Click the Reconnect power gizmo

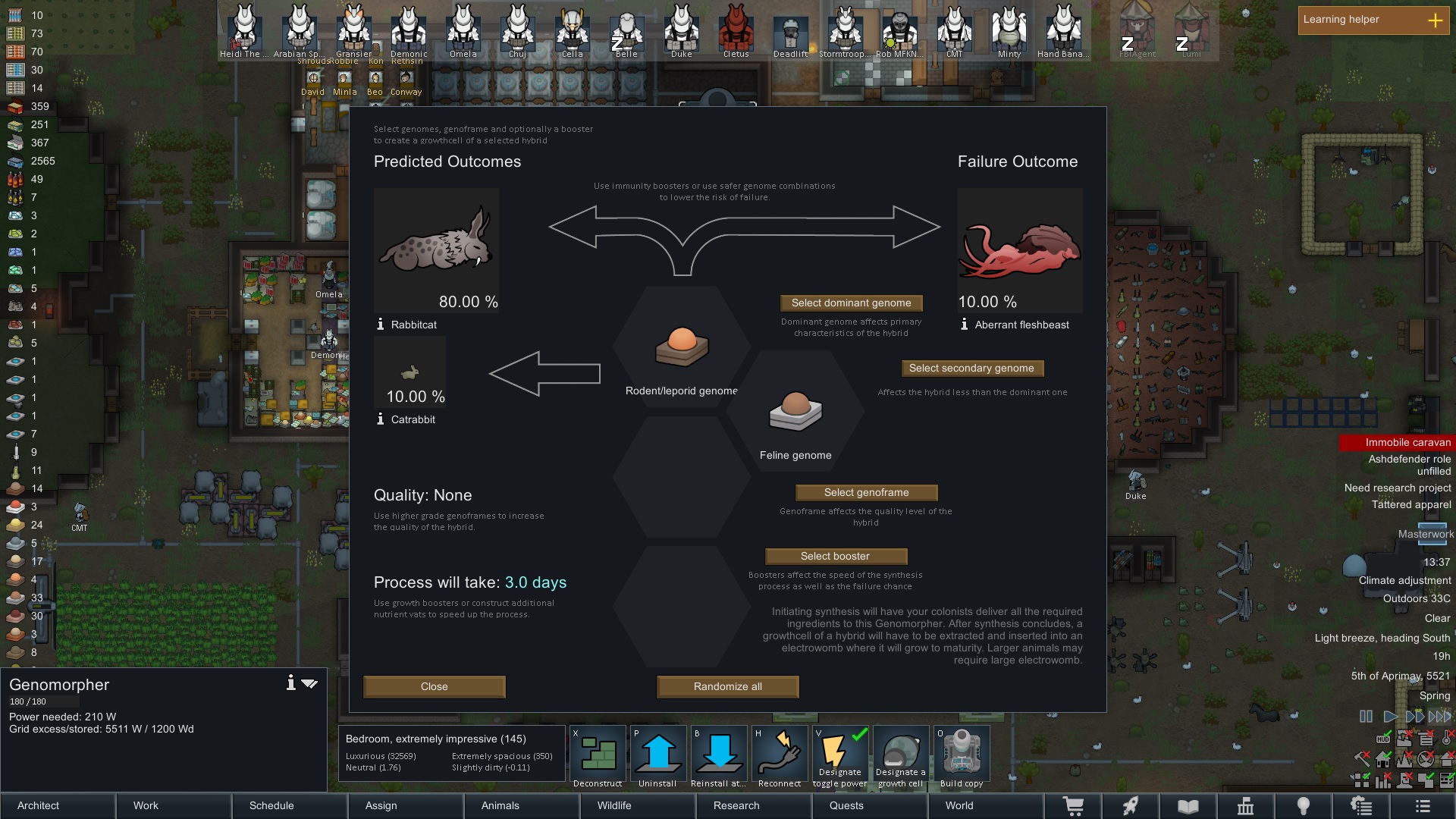click(780, 752)
